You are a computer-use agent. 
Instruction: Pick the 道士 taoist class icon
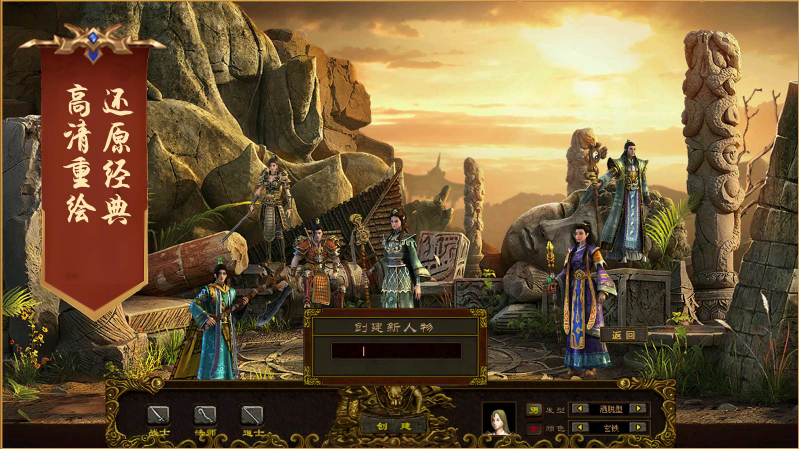252,414
